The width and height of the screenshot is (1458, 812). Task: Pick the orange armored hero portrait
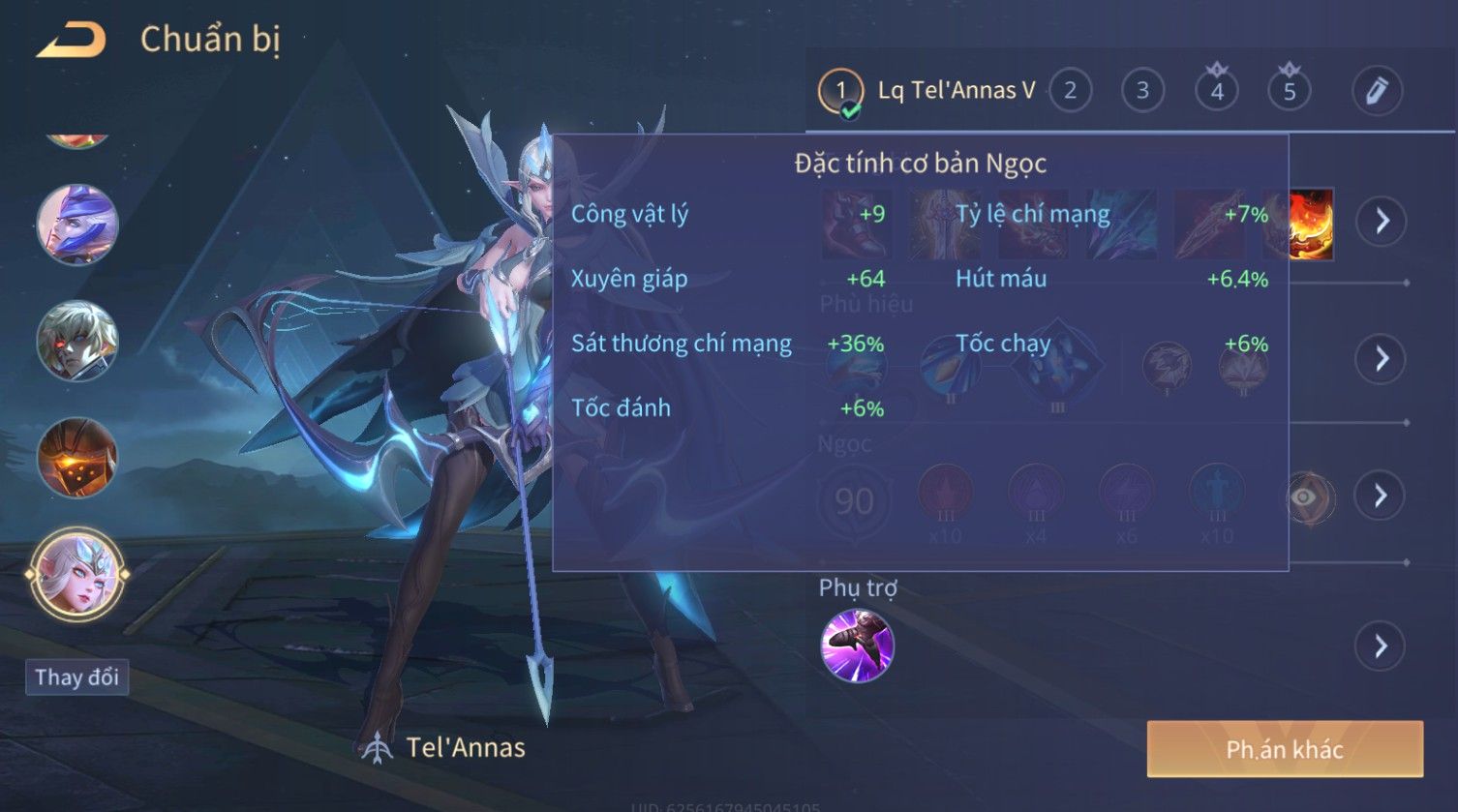point(77,458)
